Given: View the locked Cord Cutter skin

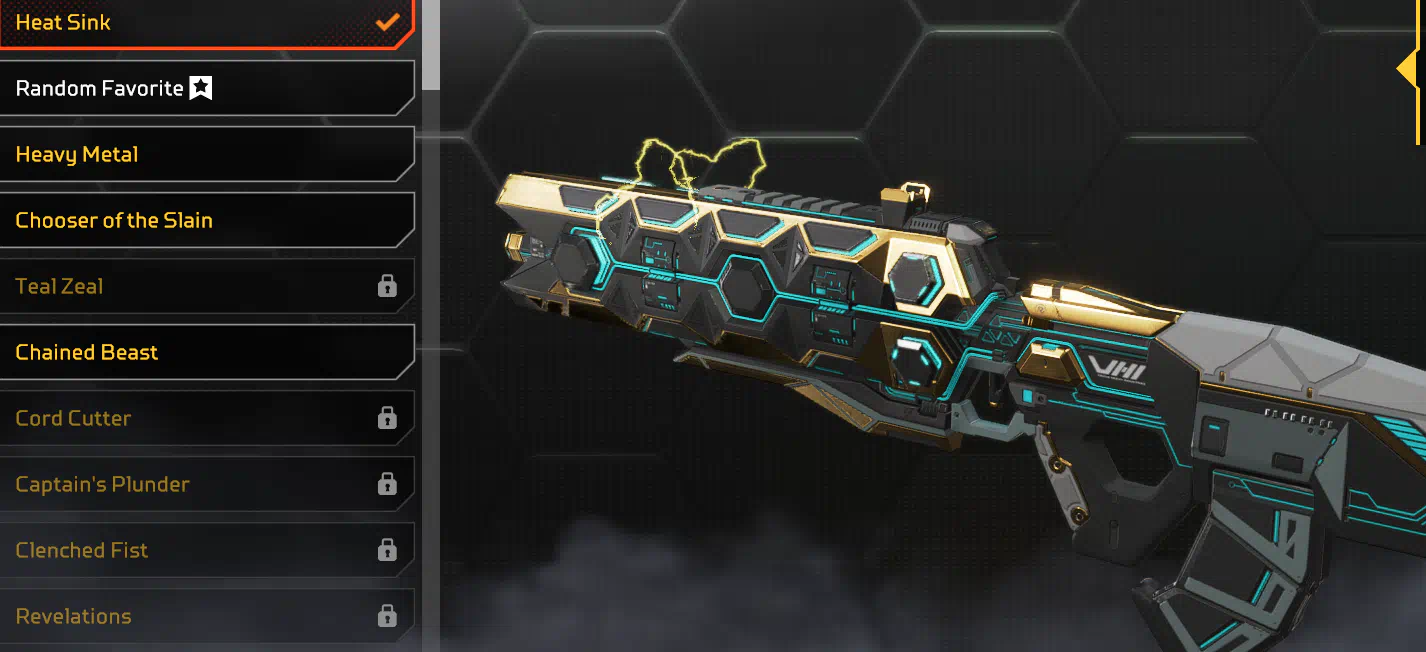Looking at the screenshot, I should coord(200,419).
